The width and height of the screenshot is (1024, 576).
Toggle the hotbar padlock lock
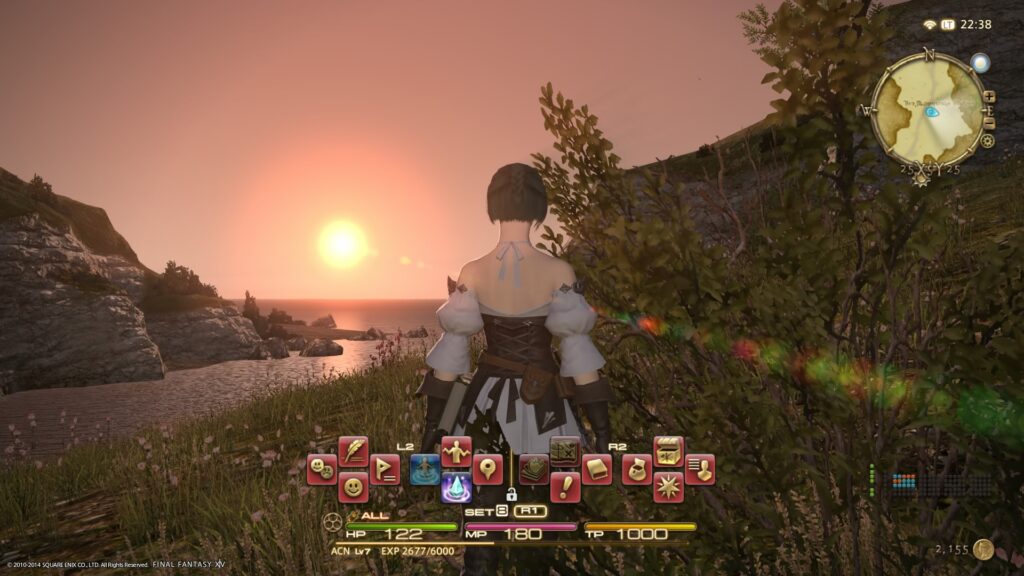click(x=511, y=494)
